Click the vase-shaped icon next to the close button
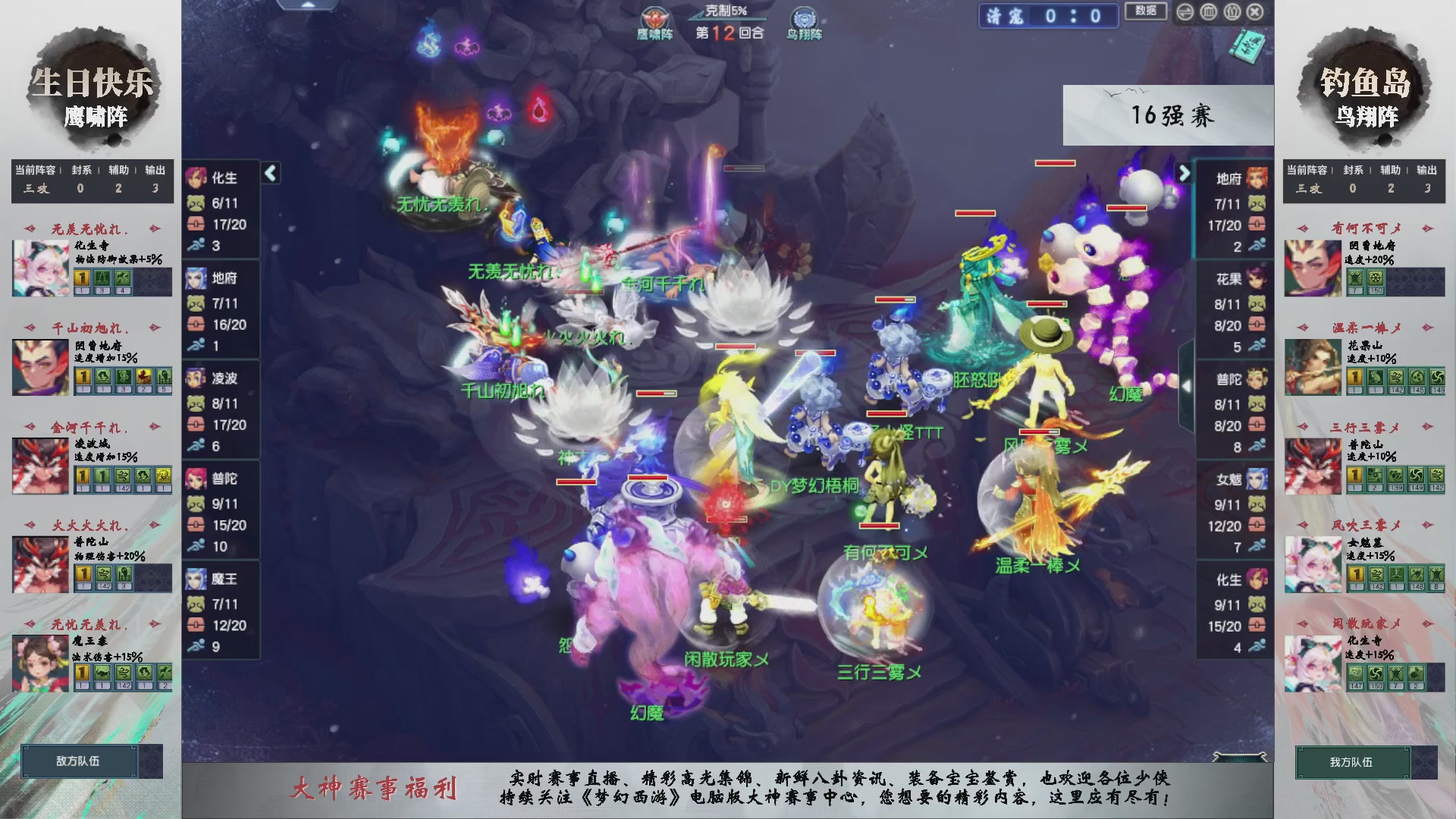This screenshot has height=819, width=1456. [1232, 12]
